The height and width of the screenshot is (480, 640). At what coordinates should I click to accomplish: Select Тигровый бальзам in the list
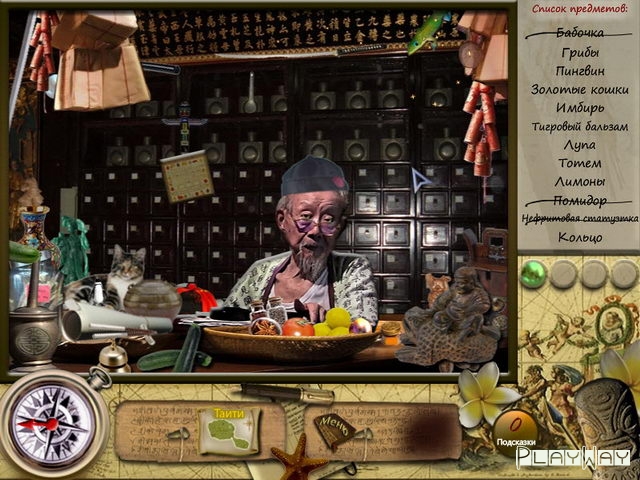point(579,126)
